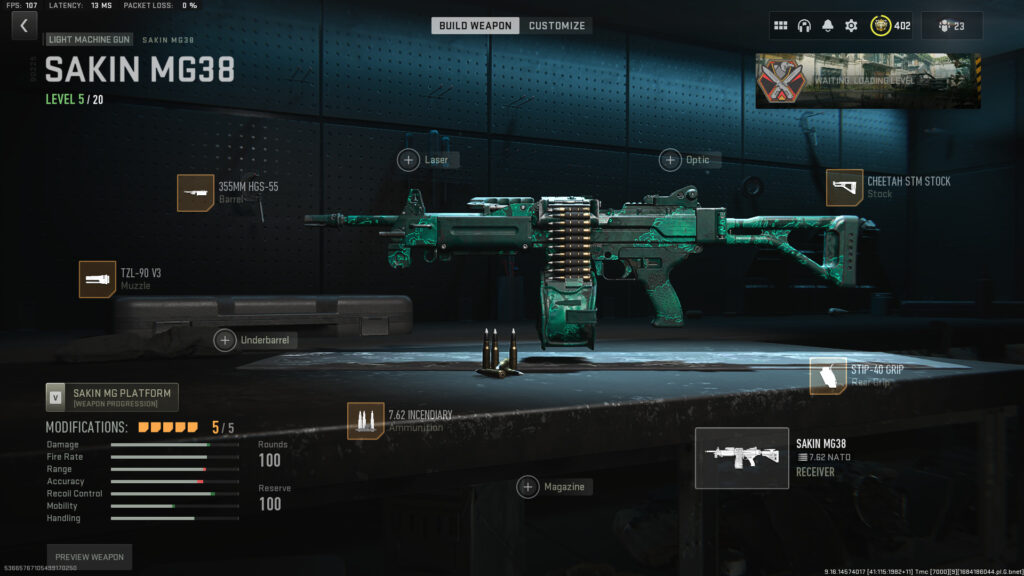The width and height of the screenshot is (1024, 576).
Task: Open the headset voice channel icon
Action: coord(804,26)
